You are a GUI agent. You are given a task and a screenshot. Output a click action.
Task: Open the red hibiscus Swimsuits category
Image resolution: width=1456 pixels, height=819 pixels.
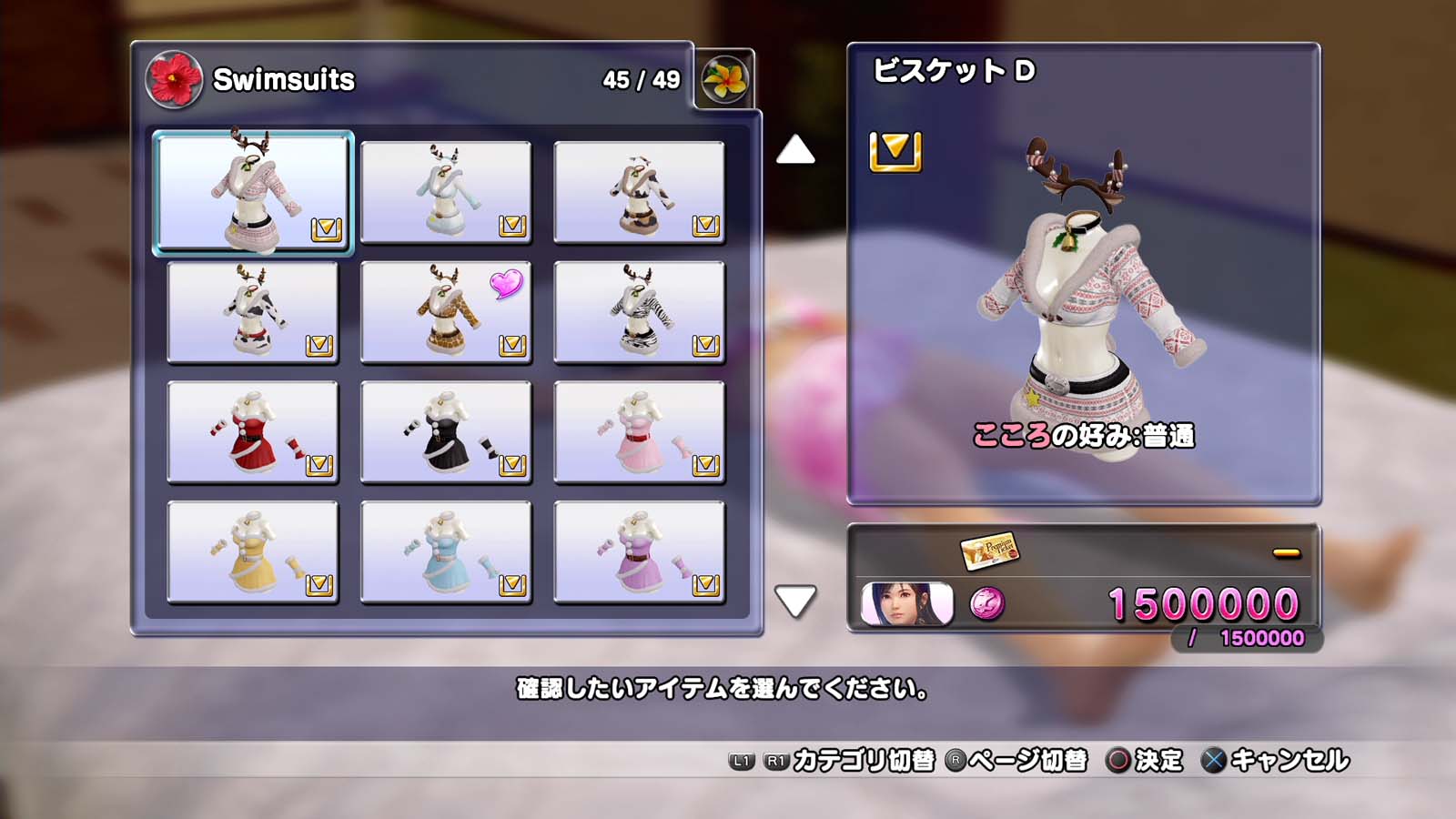pyautogui.click(x=173, y=79)
